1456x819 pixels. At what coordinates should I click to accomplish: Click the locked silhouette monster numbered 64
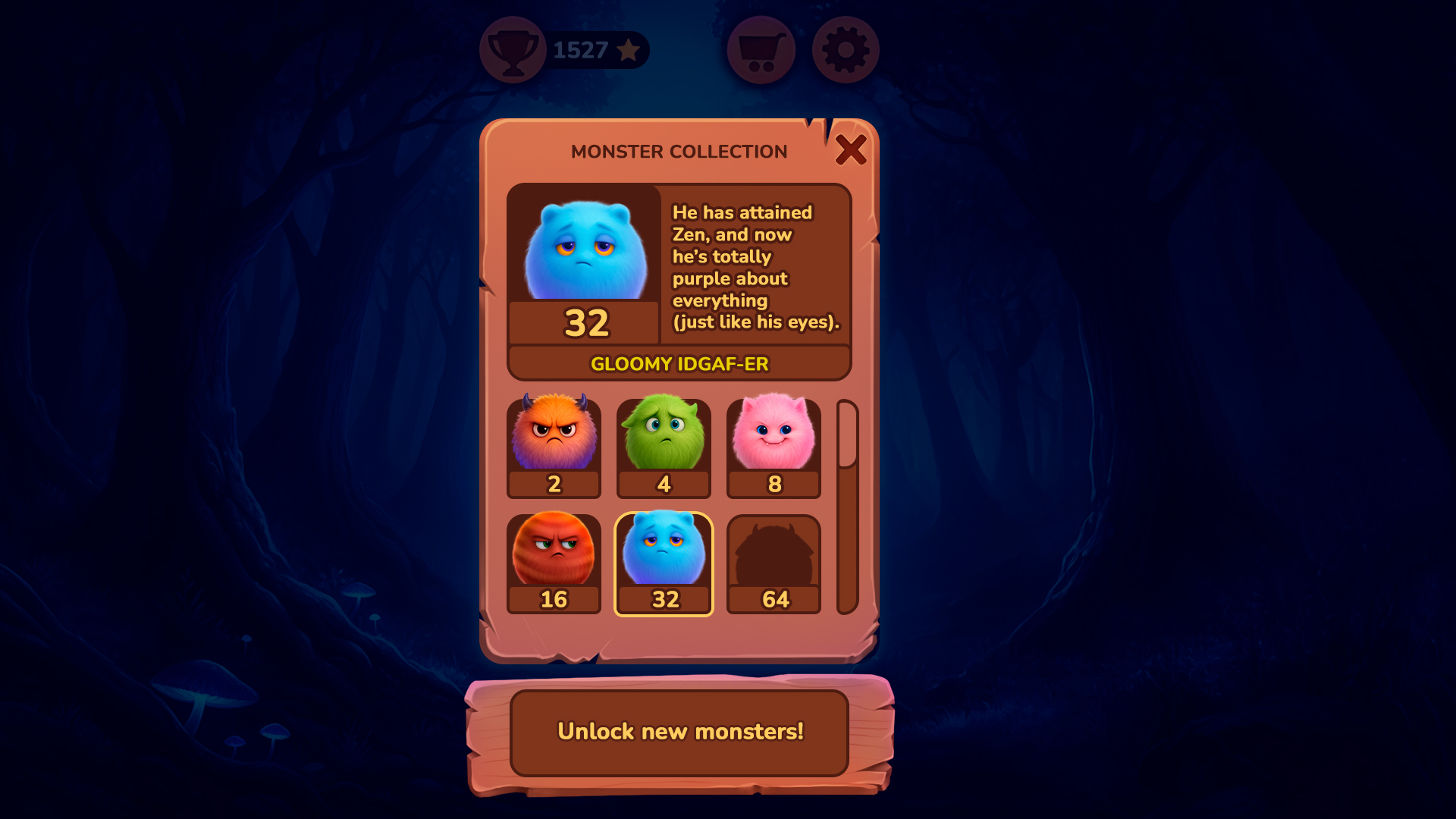point(773,563)
